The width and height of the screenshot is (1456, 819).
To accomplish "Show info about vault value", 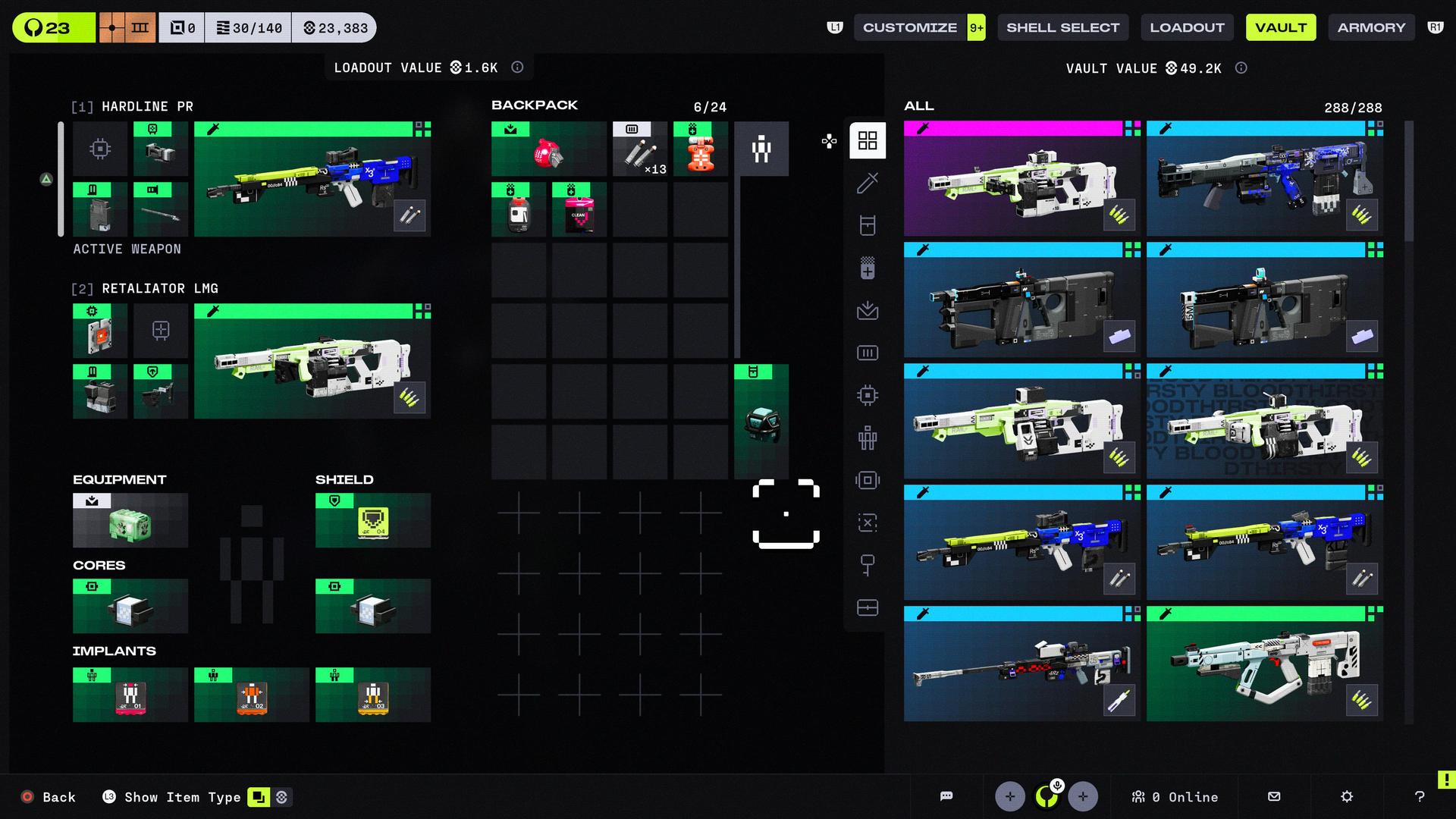I will [1241, 68].
